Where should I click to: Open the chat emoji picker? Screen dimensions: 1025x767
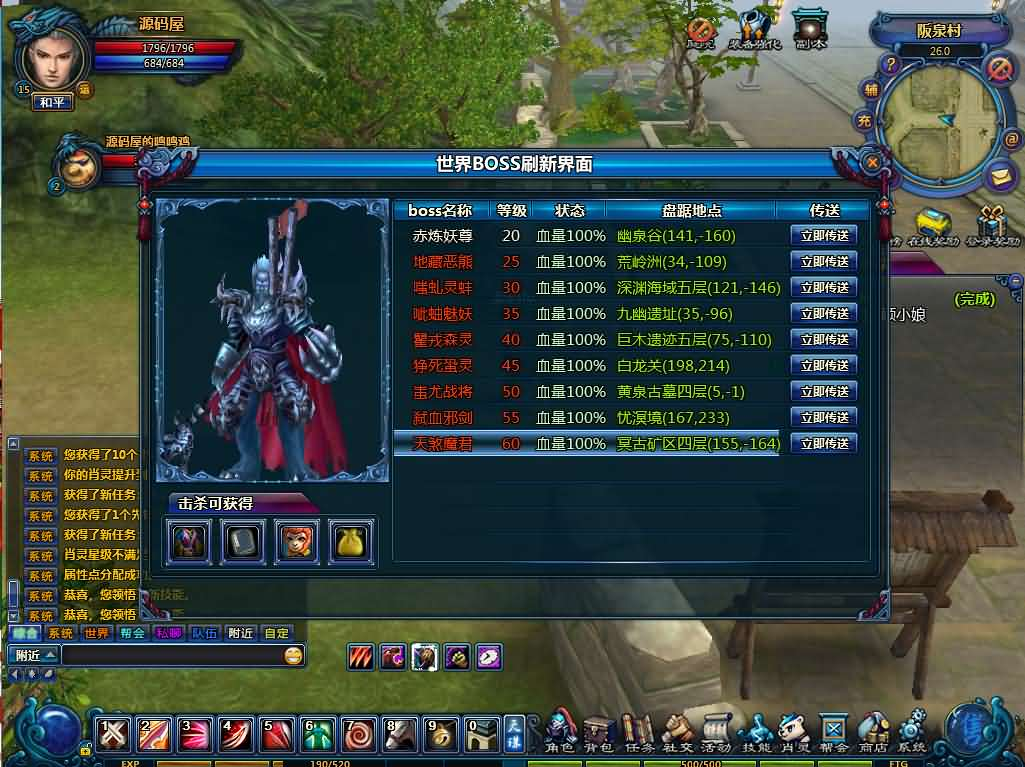click(293, 656)
